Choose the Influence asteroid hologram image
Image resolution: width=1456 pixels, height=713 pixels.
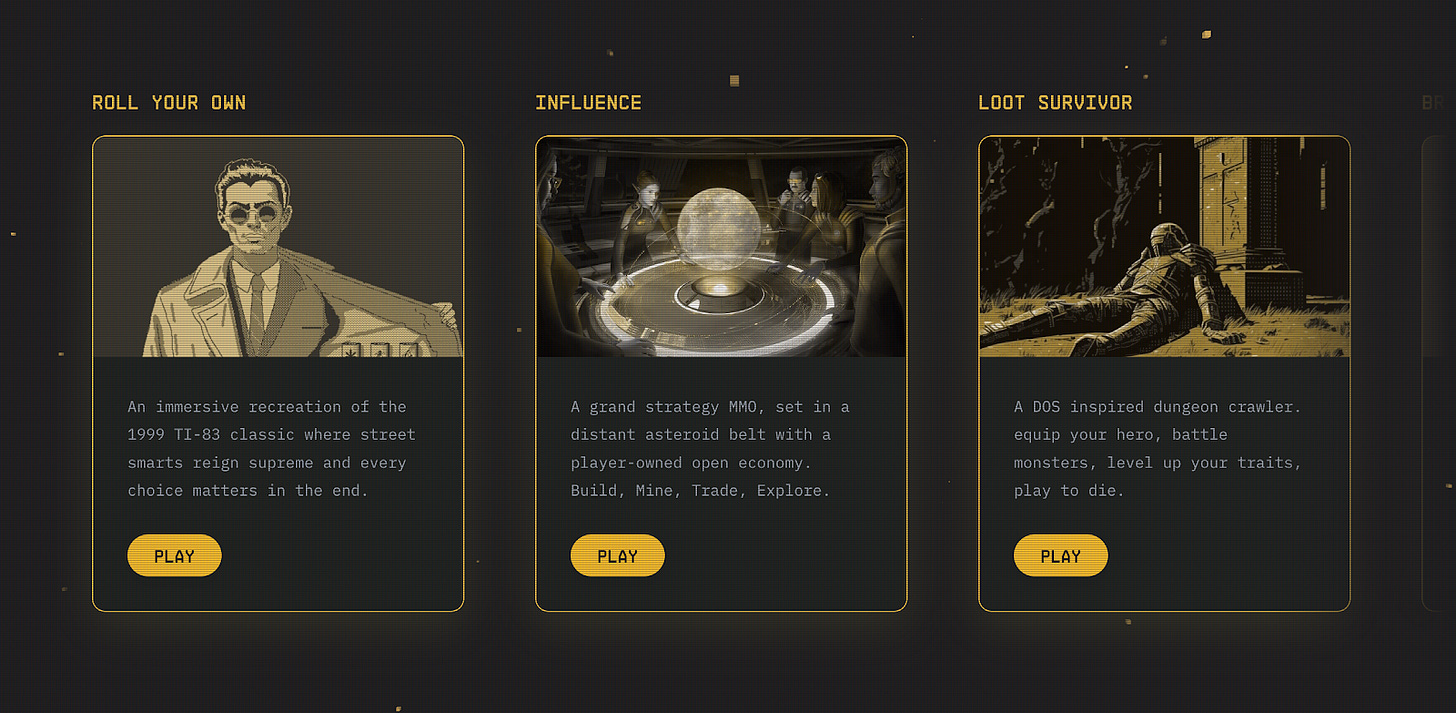[x=721, y=247]
